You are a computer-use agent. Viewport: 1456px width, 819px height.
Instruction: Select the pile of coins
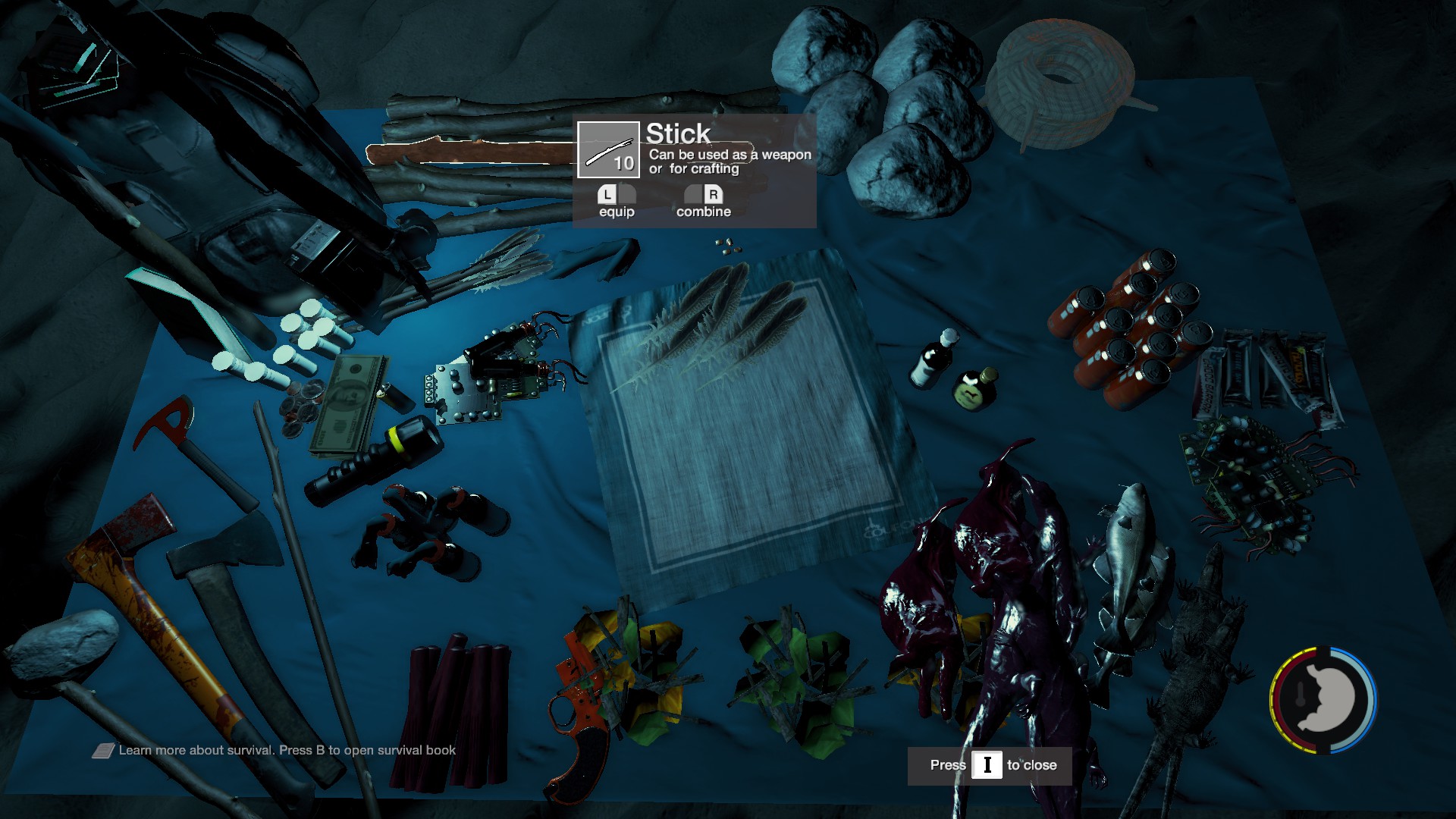click(x=301, y=408)
